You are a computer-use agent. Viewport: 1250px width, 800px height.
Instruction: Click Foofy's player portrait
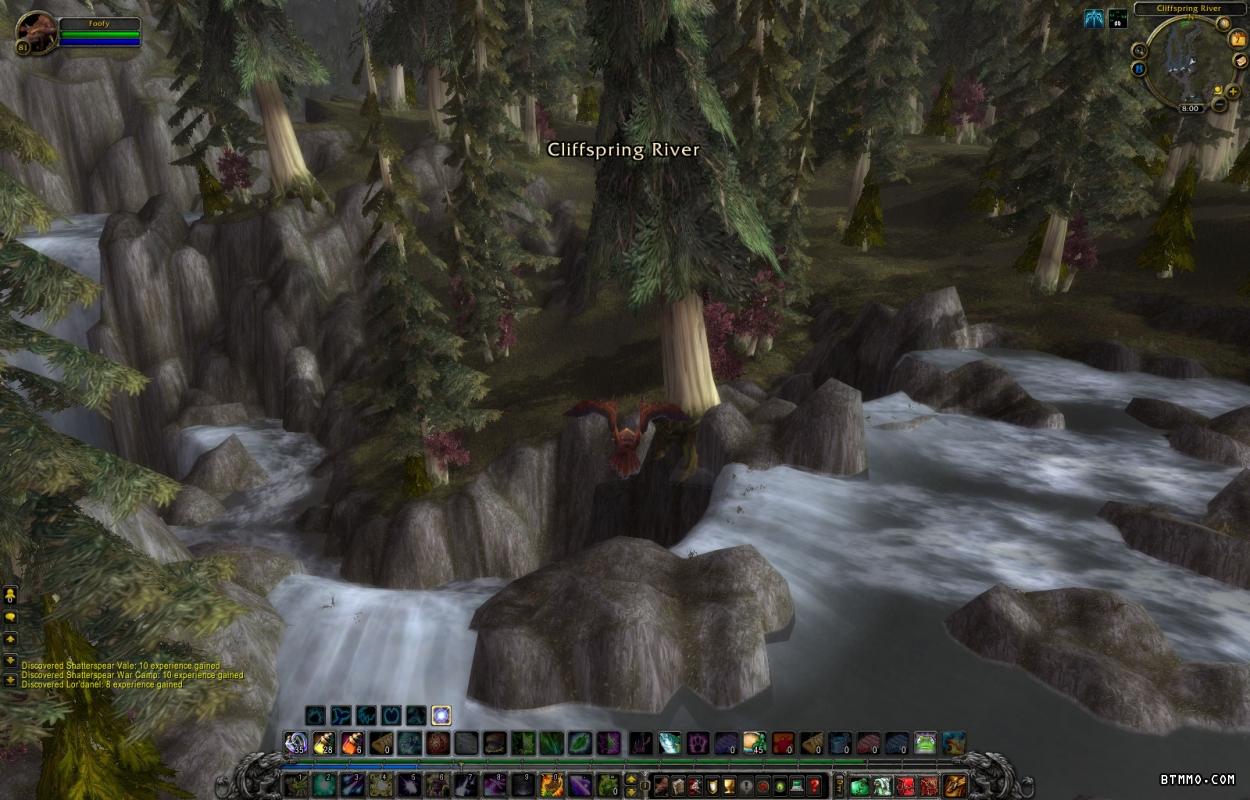(x=37, y=32)
